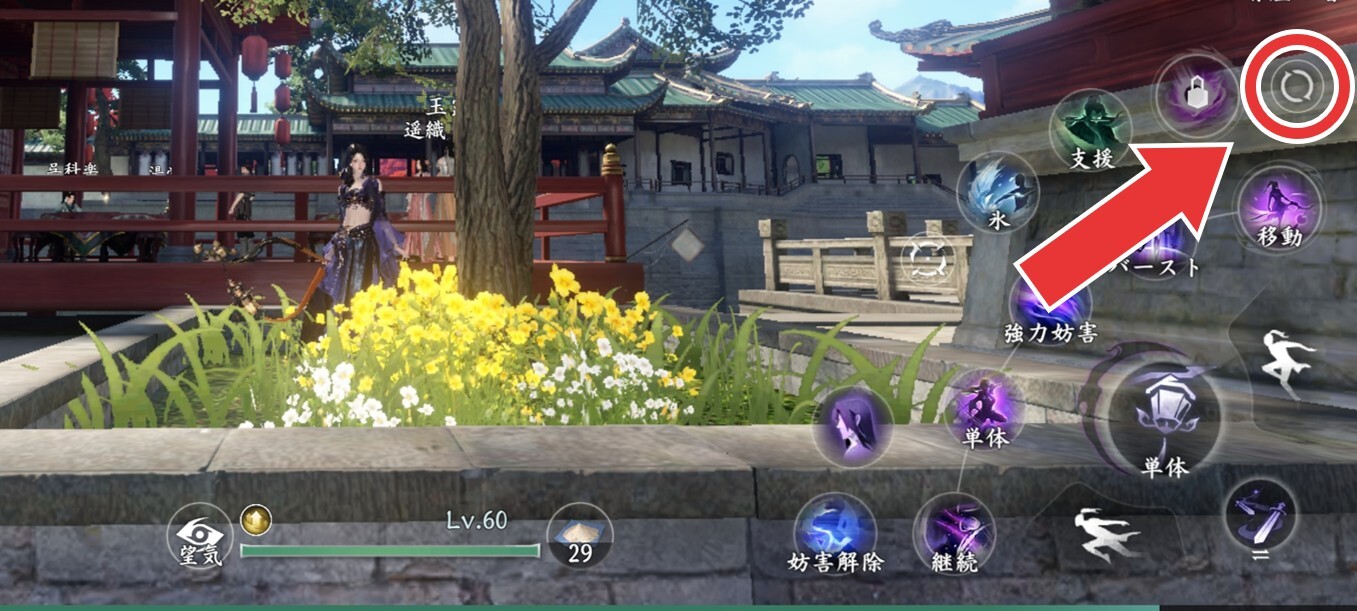
Task: Use the green 支援 support skill
Action: click(x=1090, y=127)
